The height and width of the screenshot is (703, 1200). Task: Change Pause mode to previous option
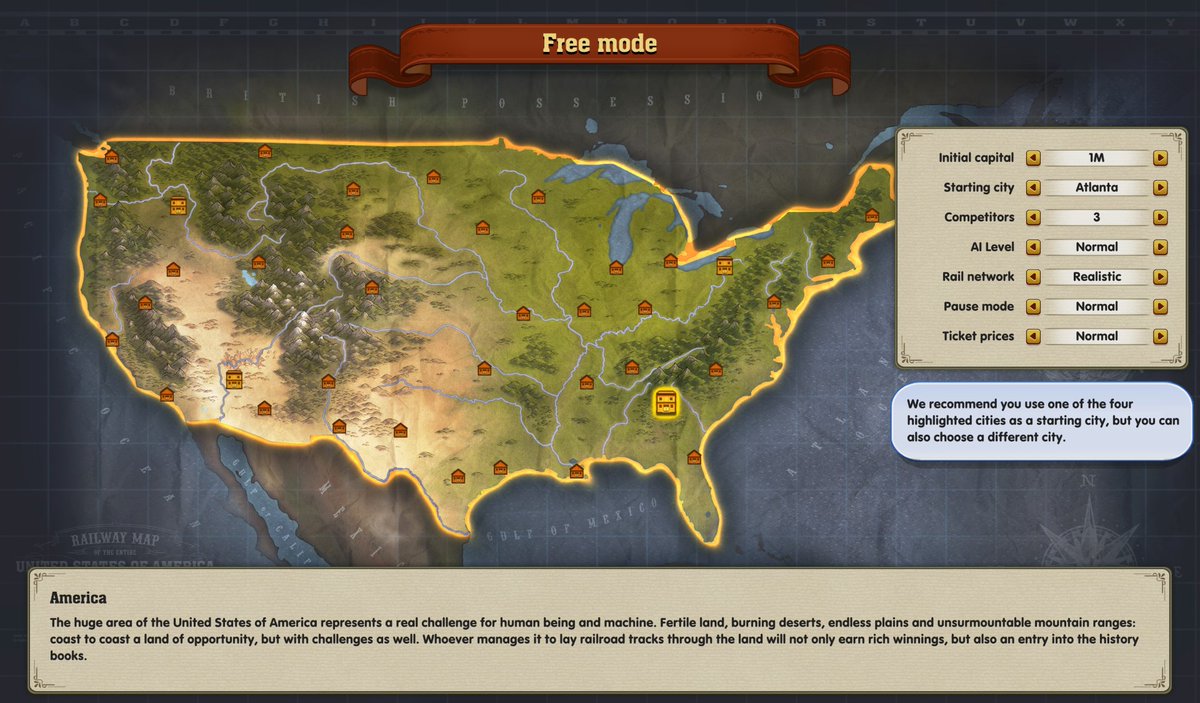click(x=1033, y=307)
